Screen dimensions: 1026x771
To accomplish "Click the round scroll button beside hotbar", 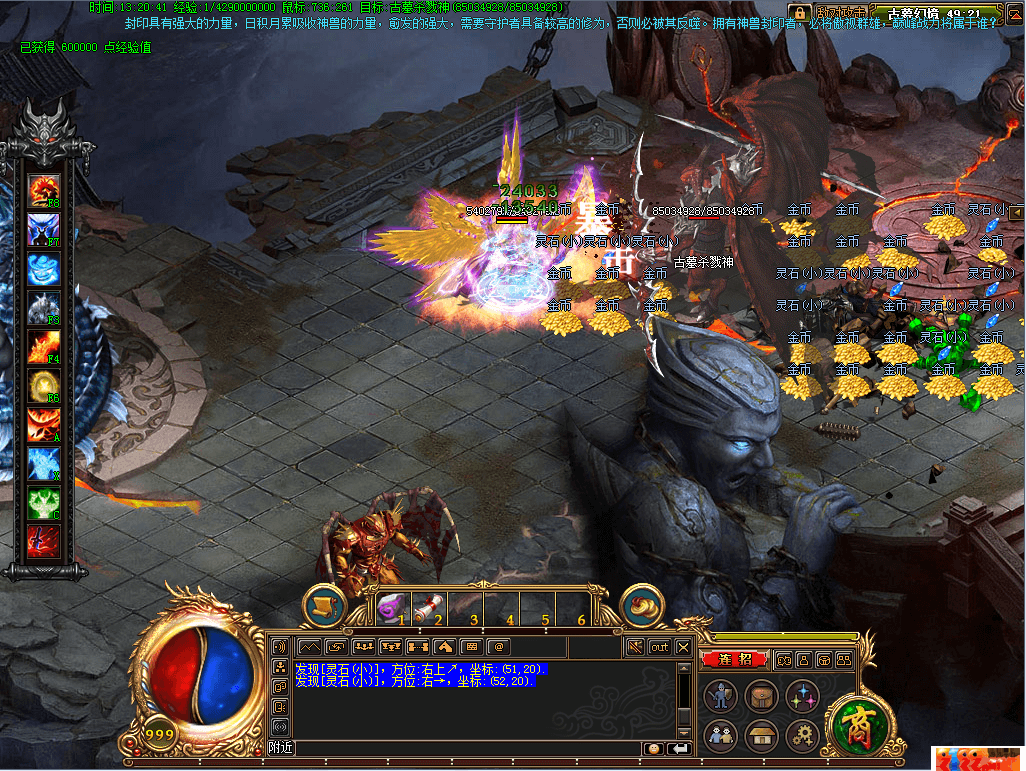I will pyautogui.click(x=324, y=605).
